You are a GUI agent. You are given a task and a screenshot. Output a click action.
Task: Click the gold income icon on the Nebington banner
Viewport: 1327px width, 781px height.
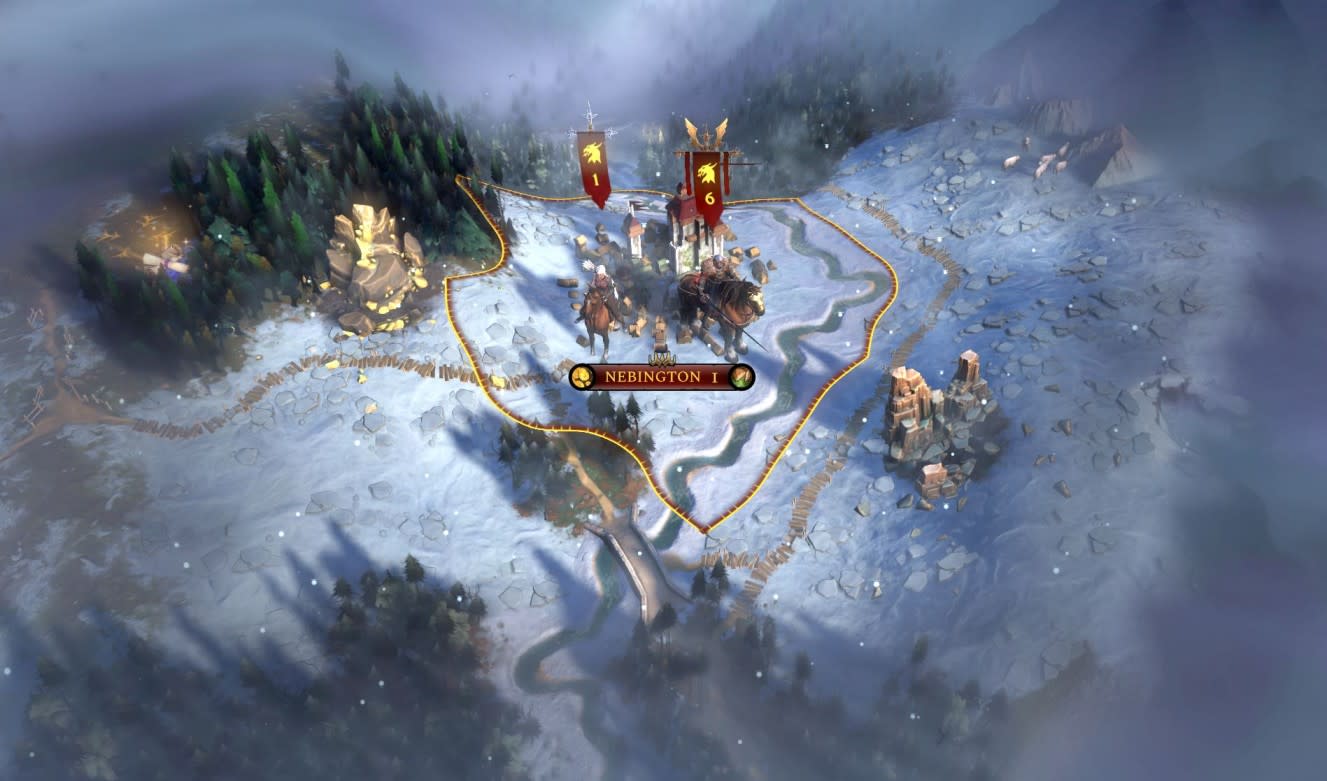click(581, 376)
